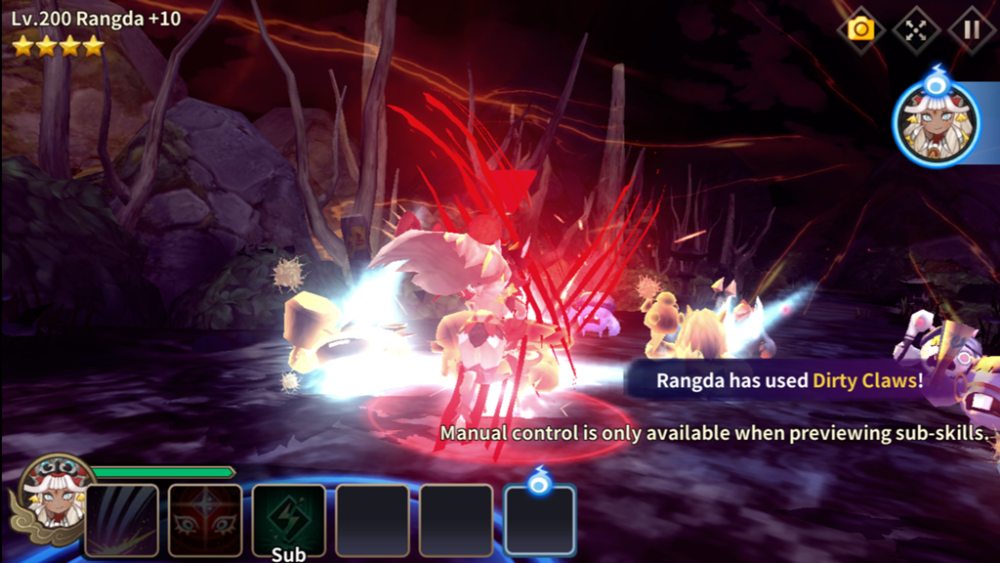1000x563 pixels.
Task: Select Rangda's round portrait at the right edge
Action: pyautogui.click(x=935, y=123)
